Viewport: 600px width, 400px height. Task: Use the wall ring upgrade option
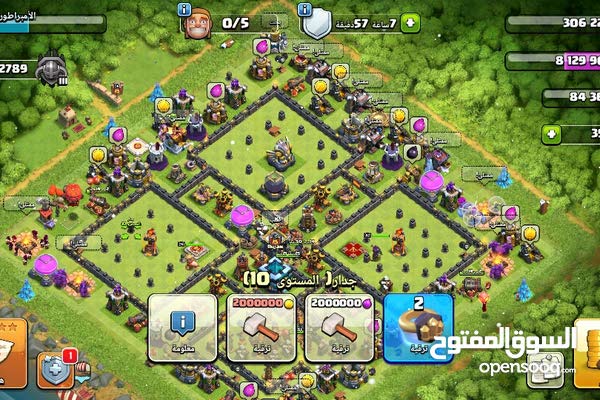click(x=419, y=327)
